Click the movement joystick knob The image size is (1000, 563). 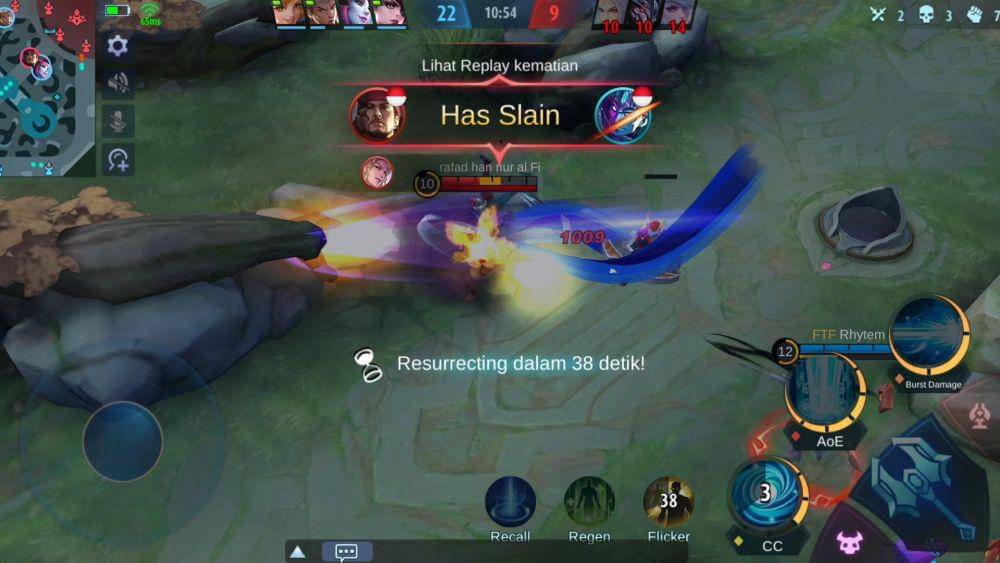point(123,441)
